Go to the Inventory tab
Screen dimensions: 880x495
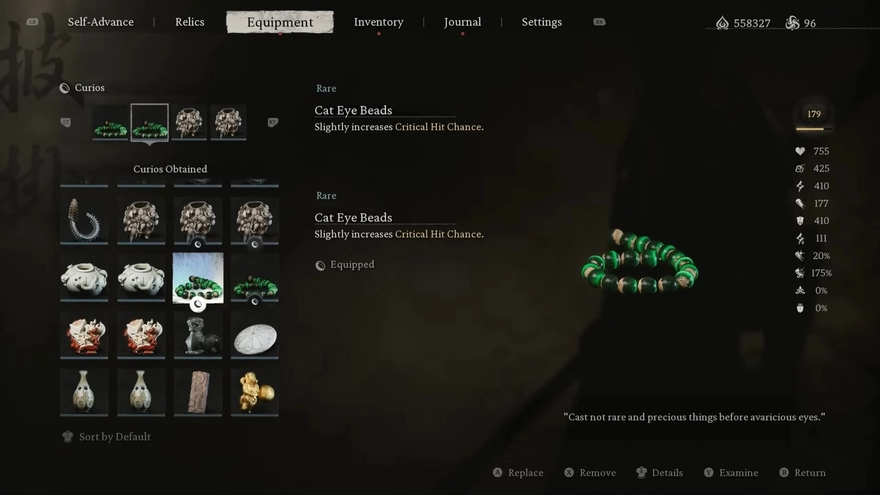[378, 22]
